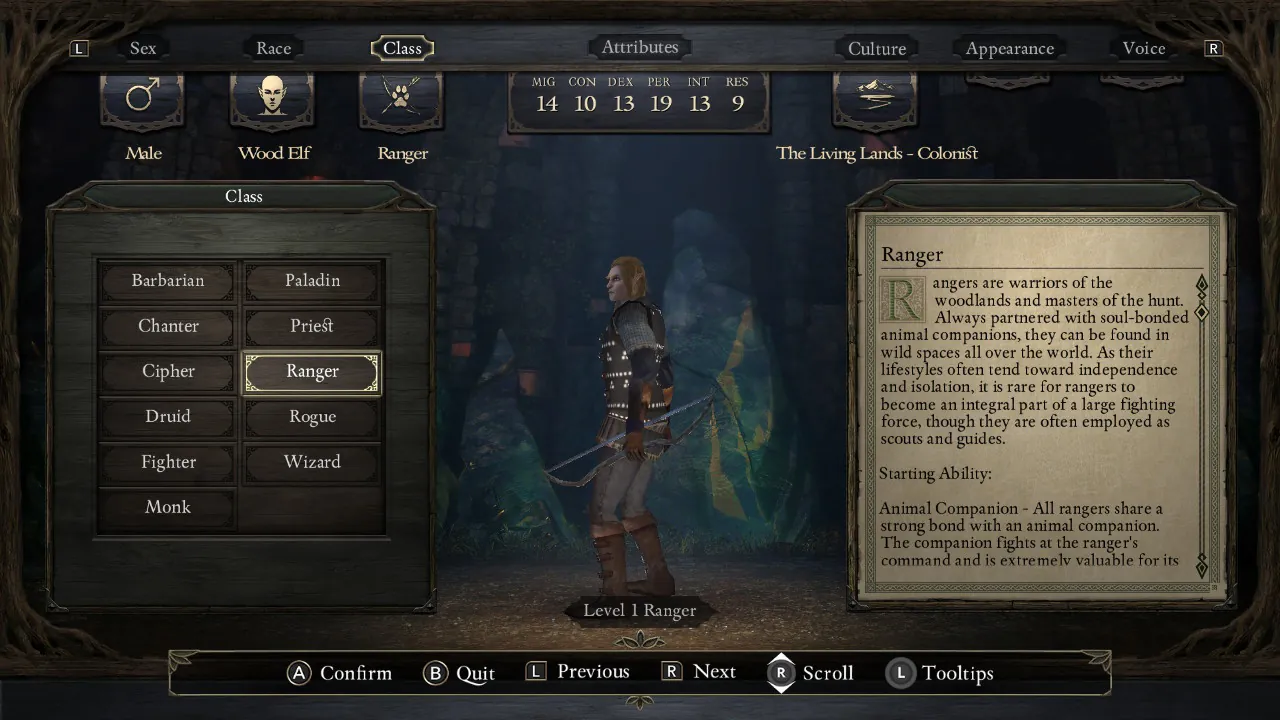Switch to the Culture tab

click(877, 47)
